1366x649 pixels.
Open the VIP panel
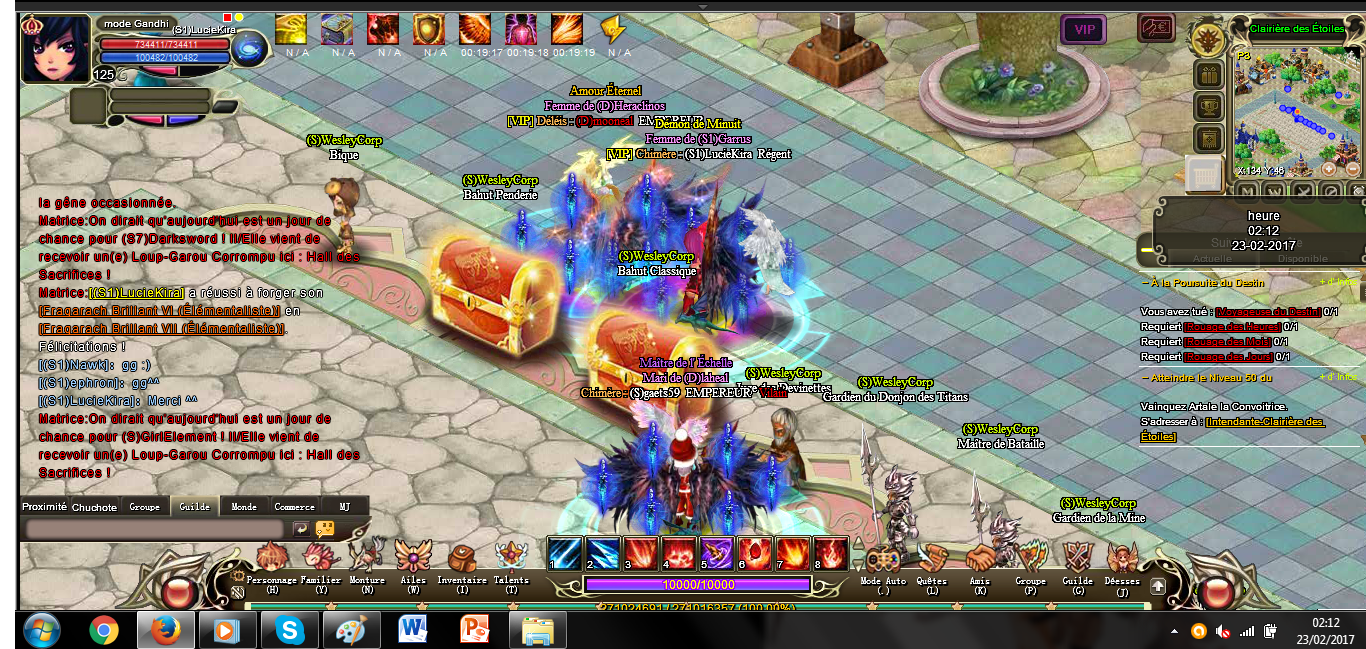(1083, 30)
